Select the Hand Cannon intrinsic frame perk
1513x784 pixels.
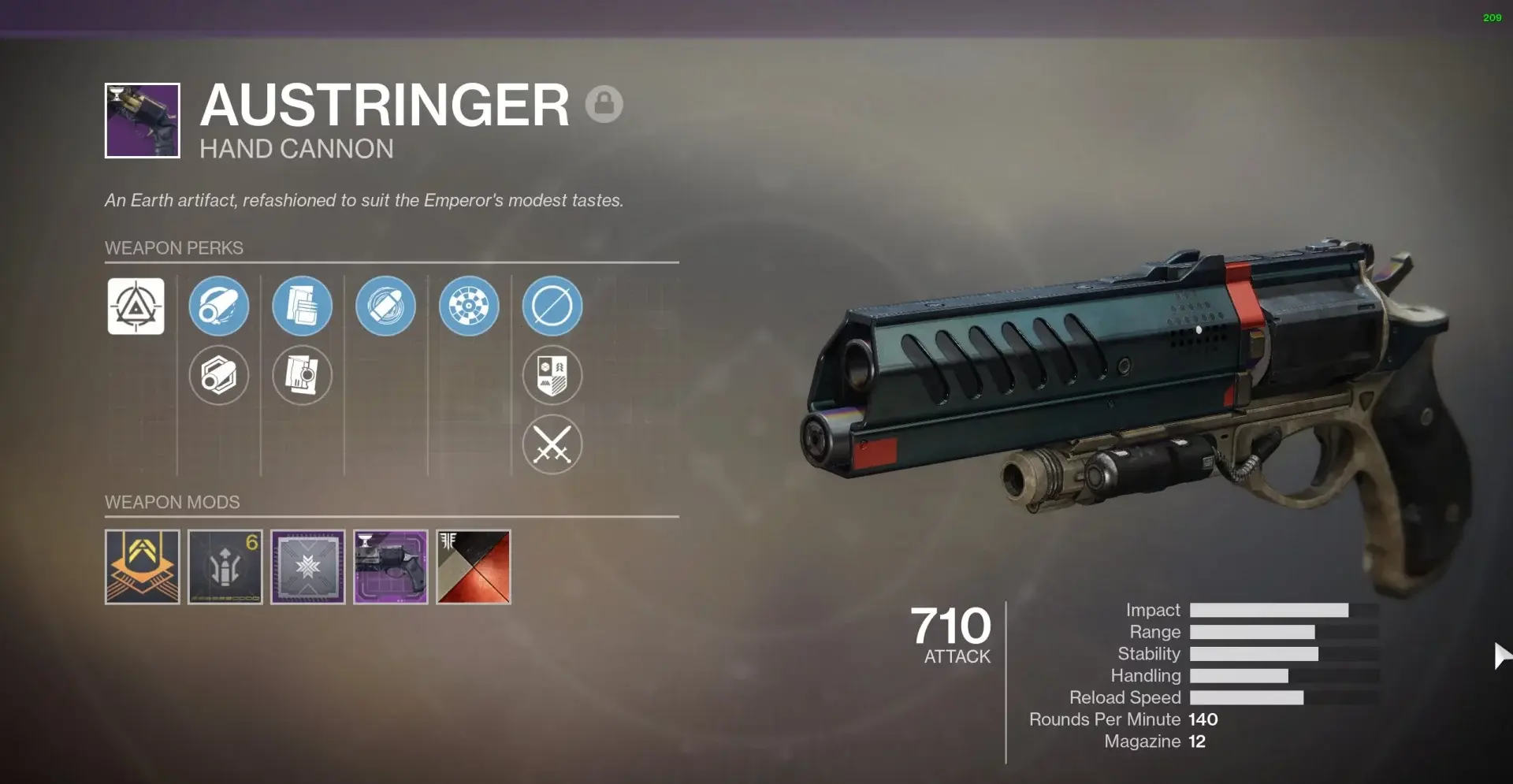(x=136, y=307)
